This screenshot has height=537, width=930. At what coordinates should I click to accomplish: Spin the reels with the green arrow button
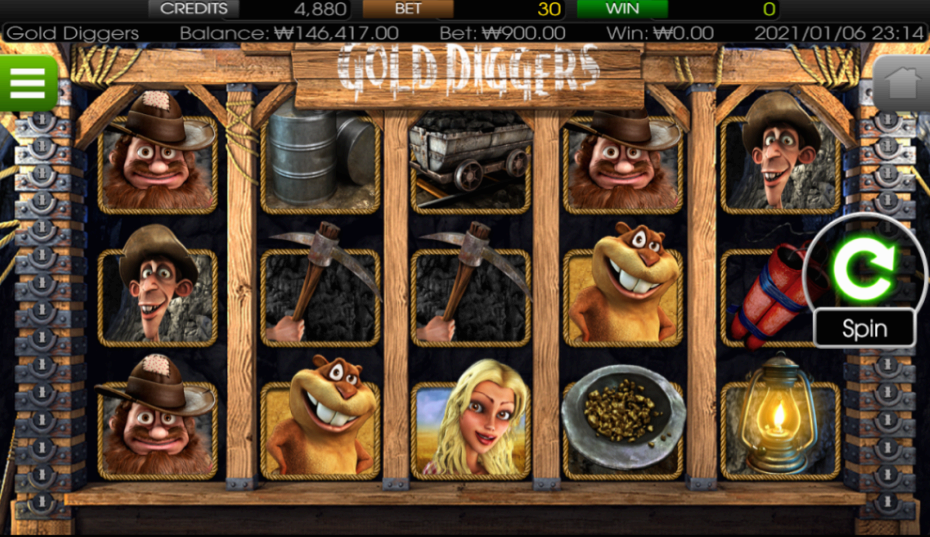(x=863, y=267)
